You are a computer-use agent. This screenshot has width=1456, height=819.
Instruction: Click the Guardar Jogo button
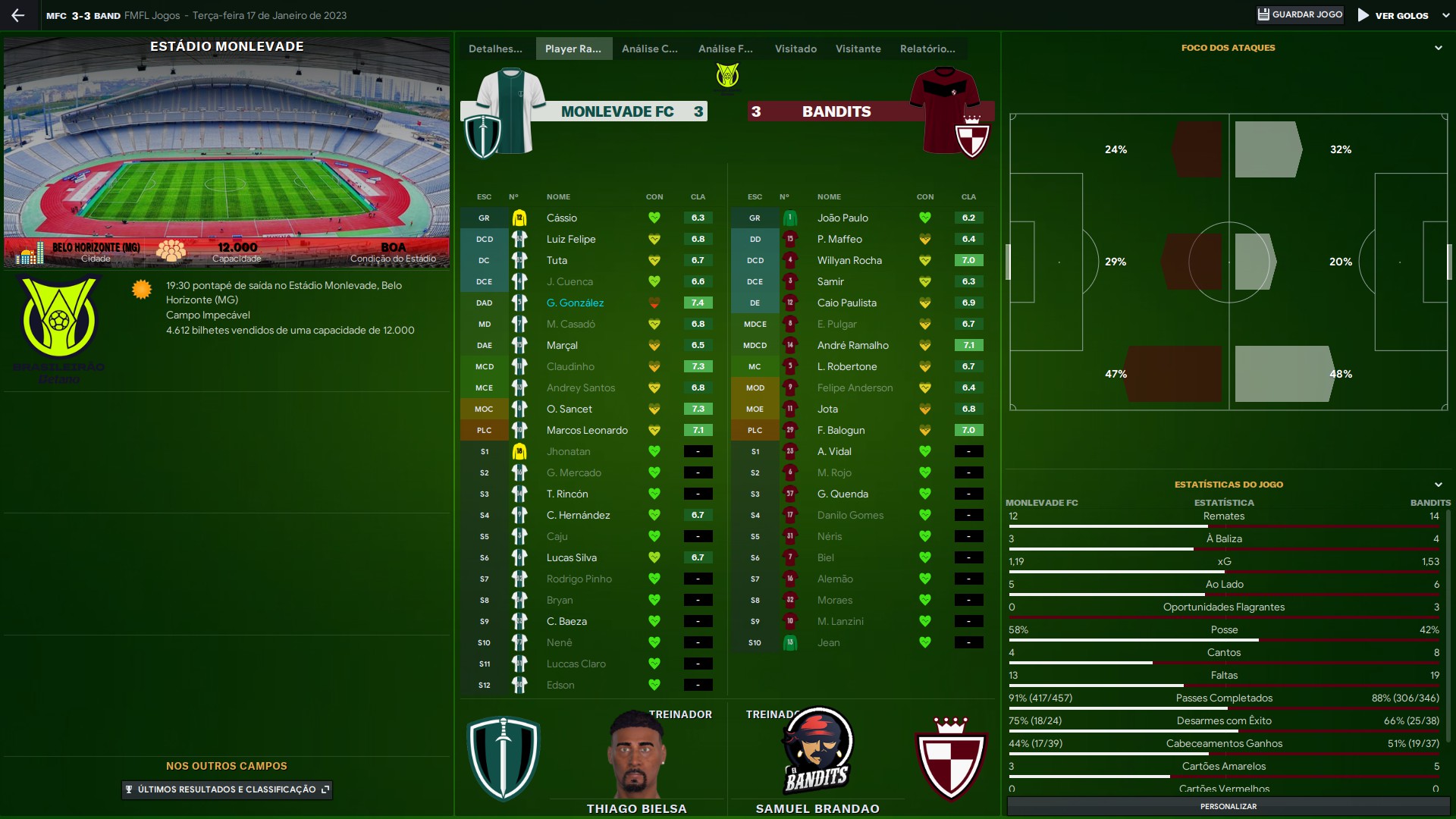tap(1300, 14)
